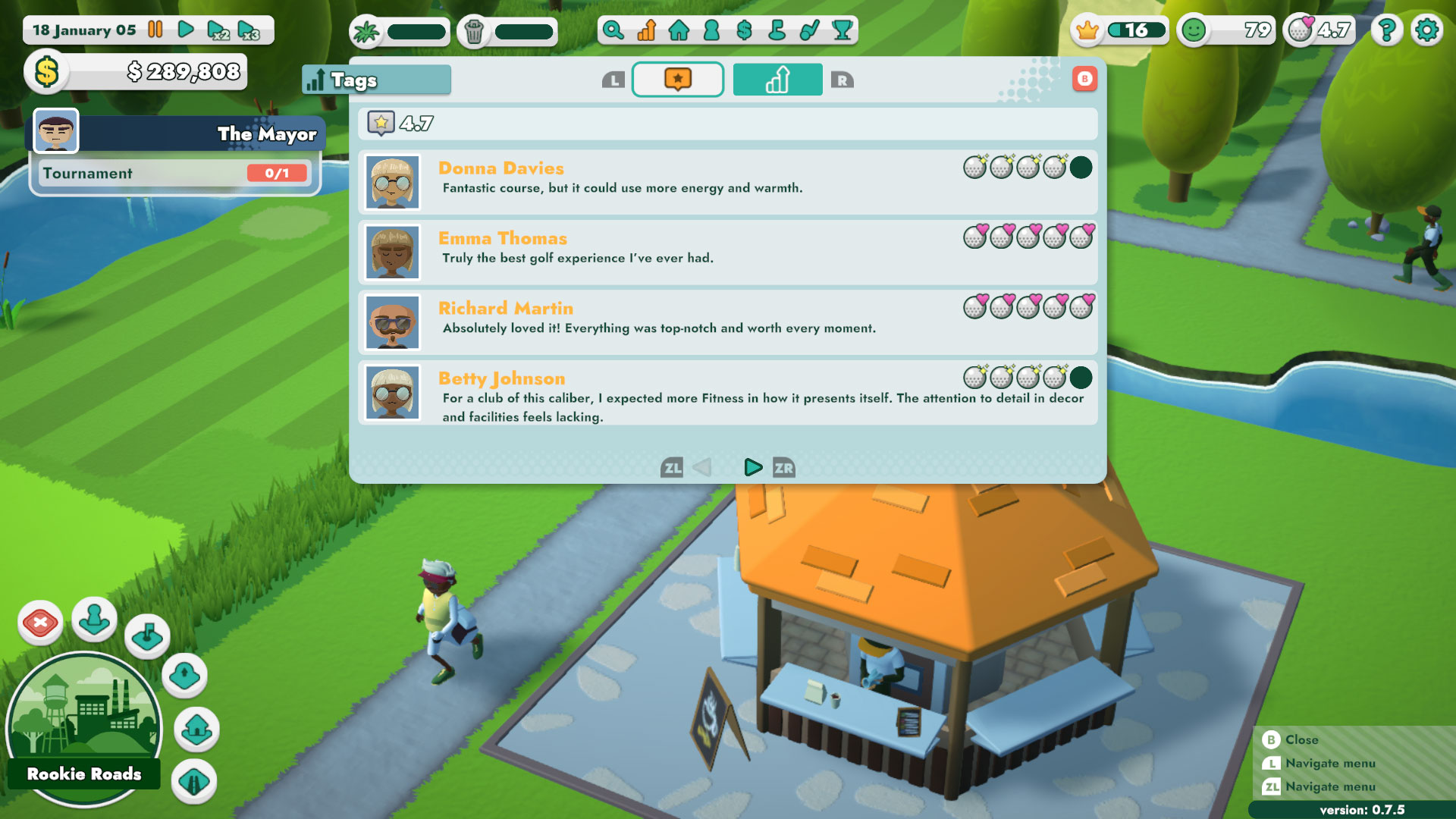Open the settings gear
This screenshot has width=1456, height=819.
coord(1426,30)
